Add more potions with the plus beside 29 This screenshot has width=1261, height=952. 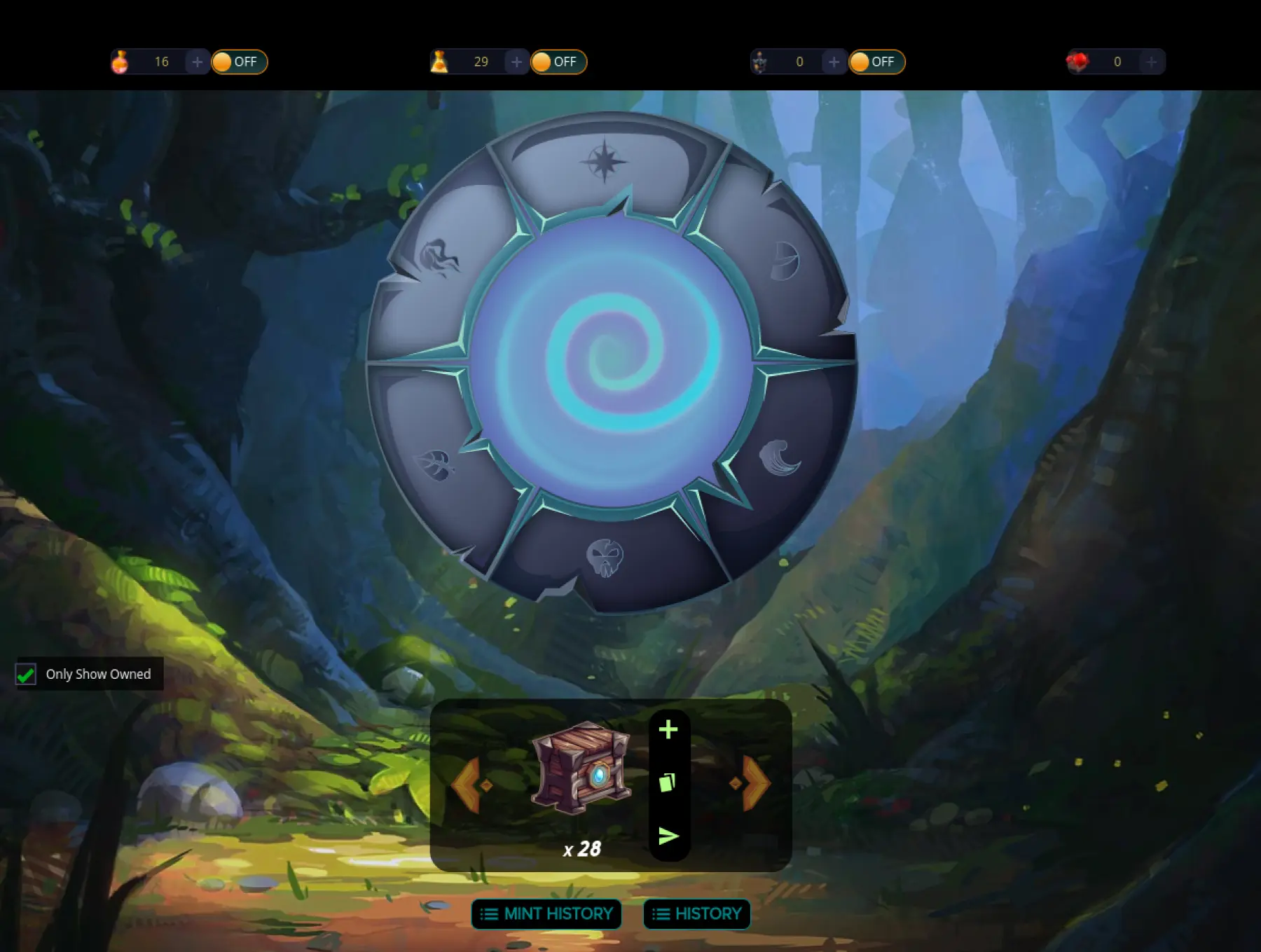[x=517, y=62]
